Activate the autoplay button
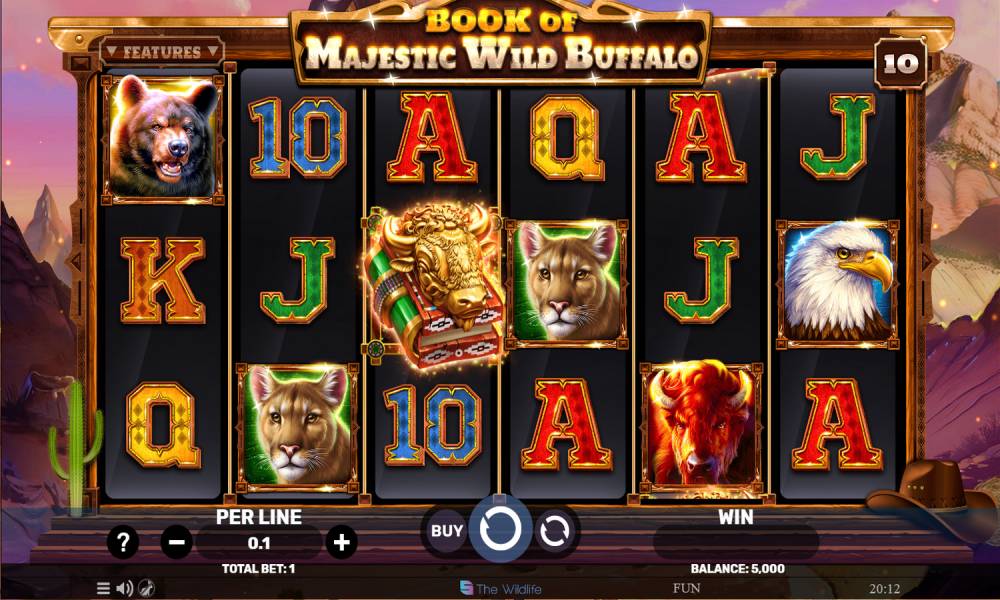Screen dimensions: 1000x600 click(x=554, y=531)
